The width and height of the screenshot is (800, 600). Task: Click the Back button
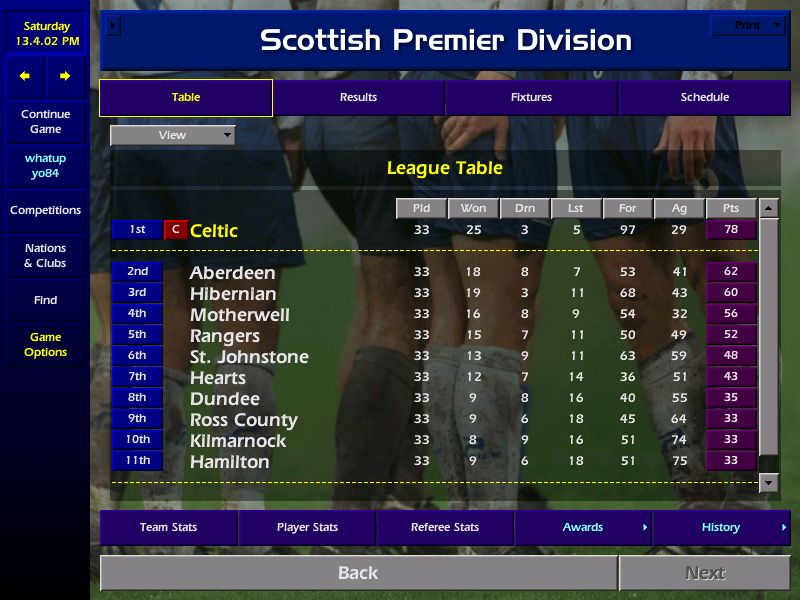click(x=358, y=573)
